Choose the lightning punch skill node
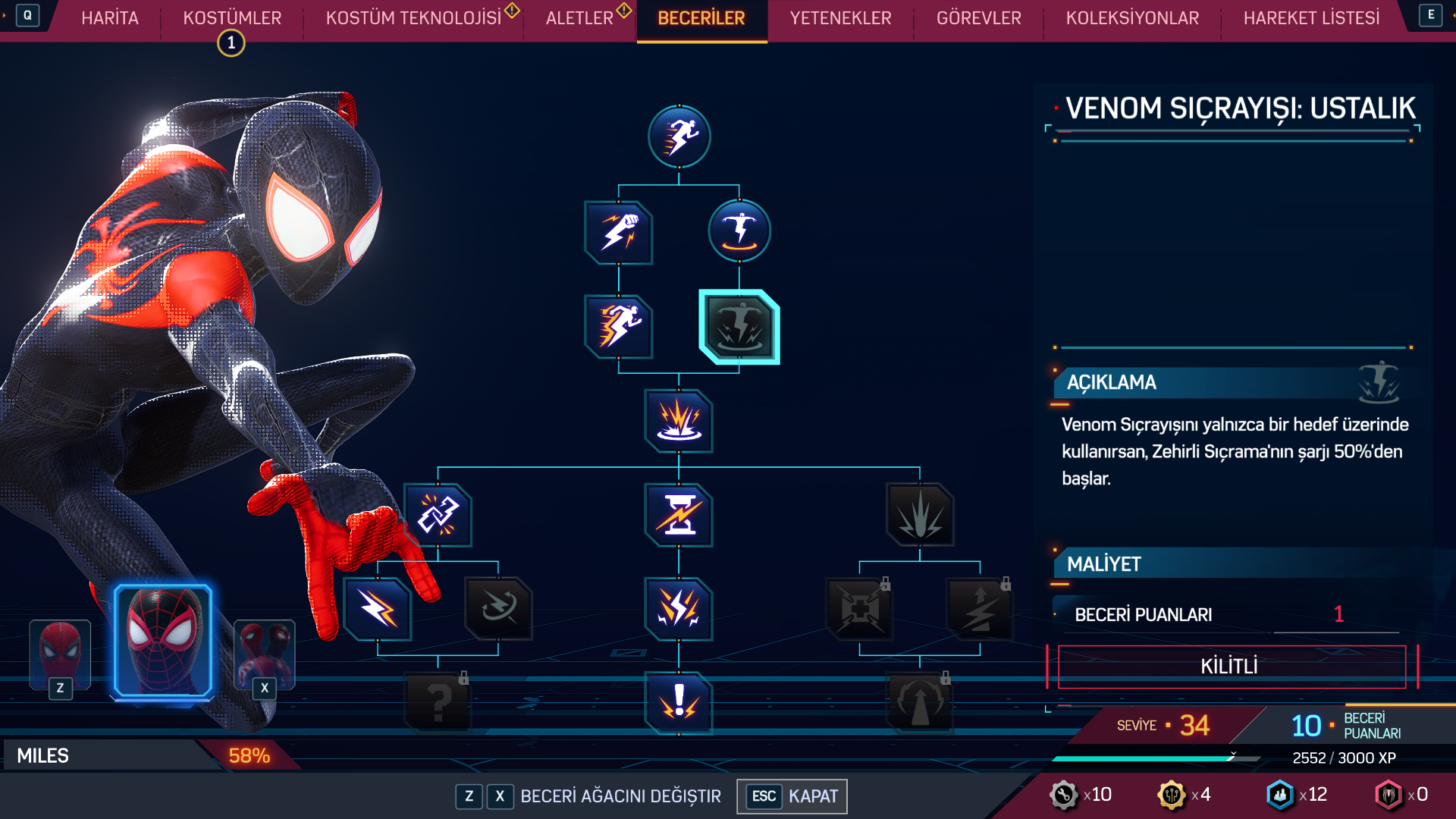 tap(619, 233)
